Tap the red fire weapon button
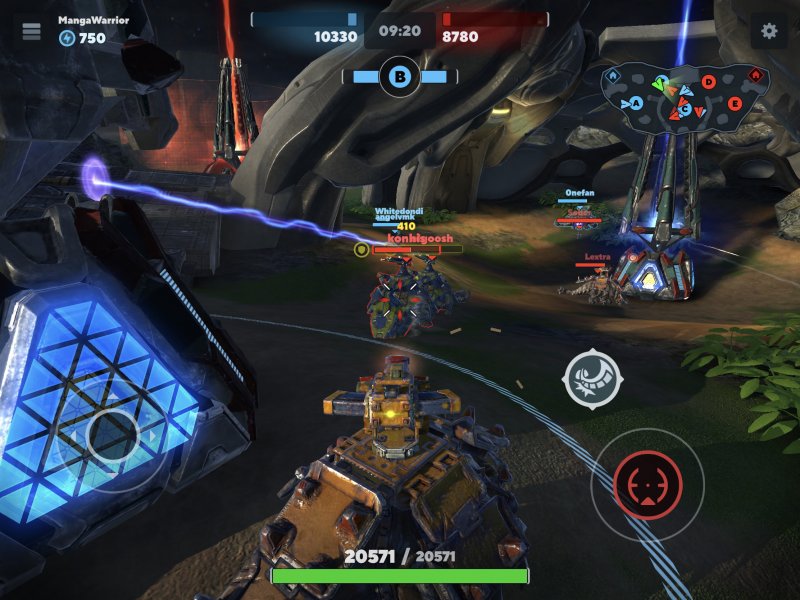800x600 pixels. click(x=647, y=485)
